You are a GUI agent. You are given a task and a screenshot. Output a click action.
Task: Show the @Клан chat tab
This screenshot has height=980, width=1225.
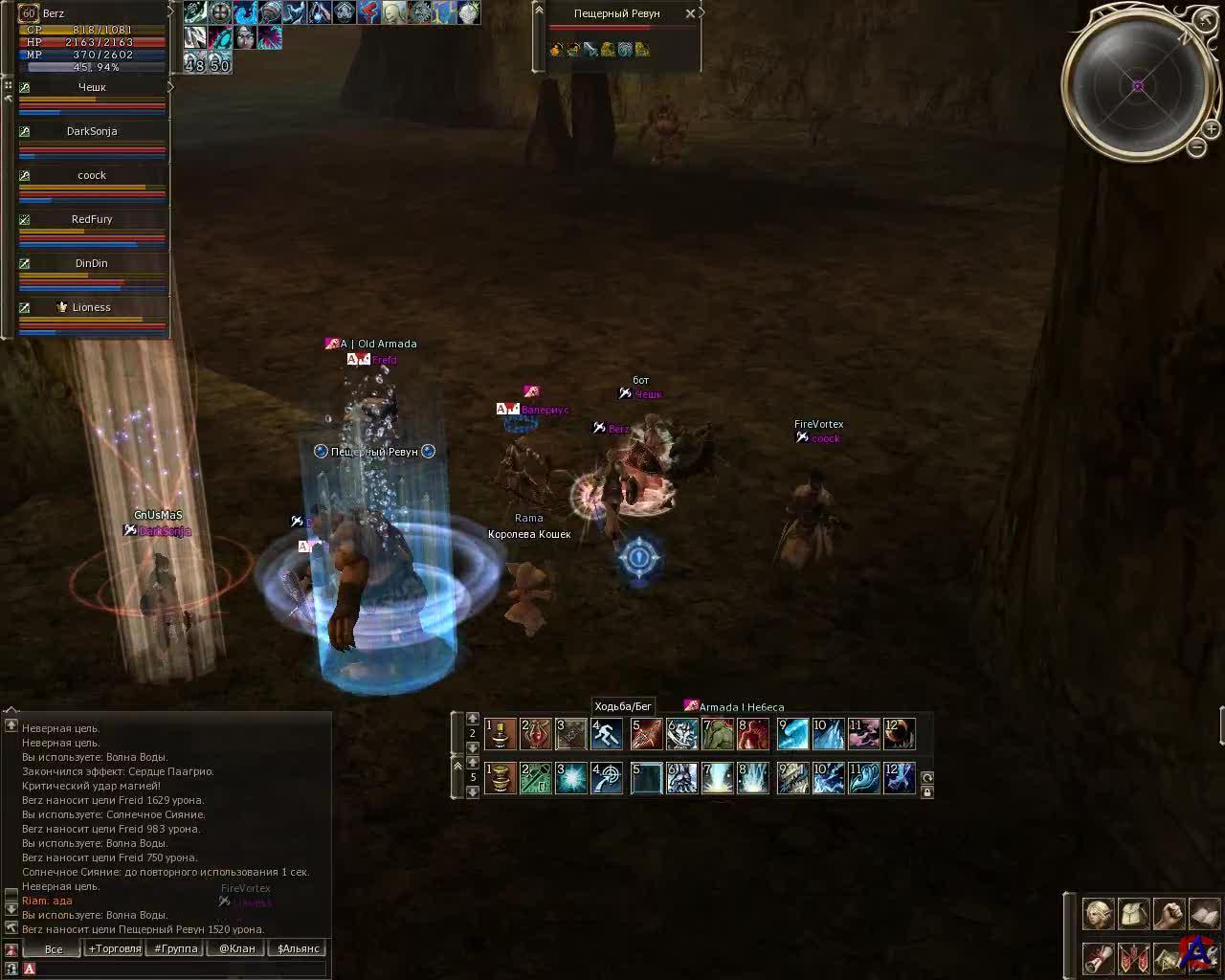pos(236,948)
